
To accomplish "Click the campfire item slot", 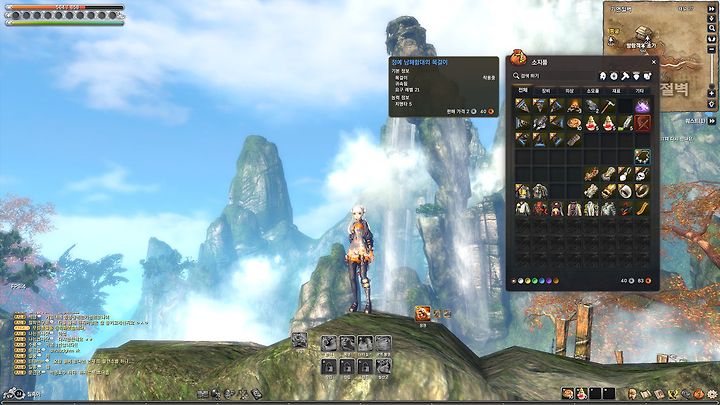I will point(575,105).
